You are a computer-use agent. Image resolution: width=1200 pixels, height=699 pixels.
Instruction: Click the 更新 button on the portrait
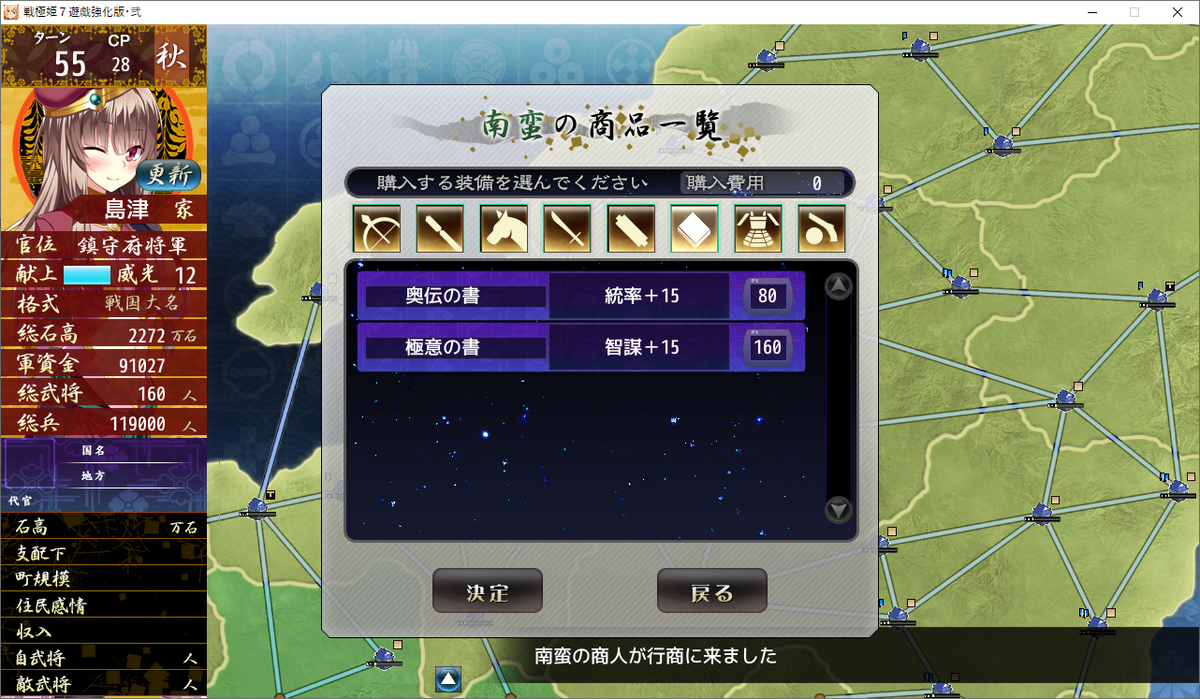tap(168, 174)
